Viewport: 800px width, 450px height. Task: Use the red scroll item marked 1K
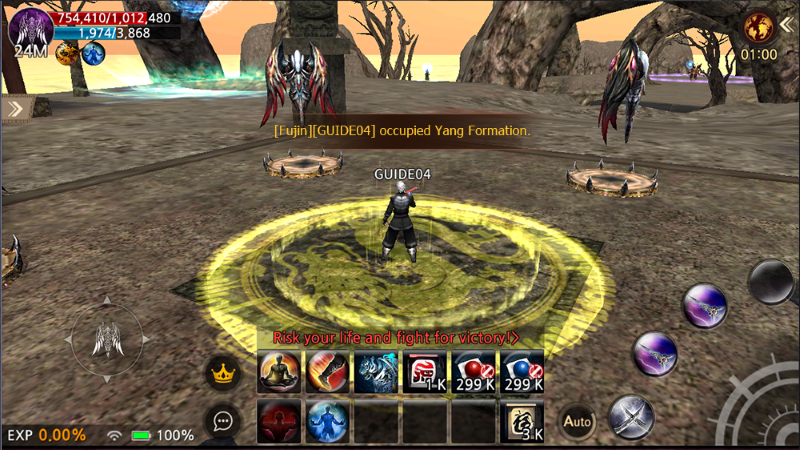[424, 371]
